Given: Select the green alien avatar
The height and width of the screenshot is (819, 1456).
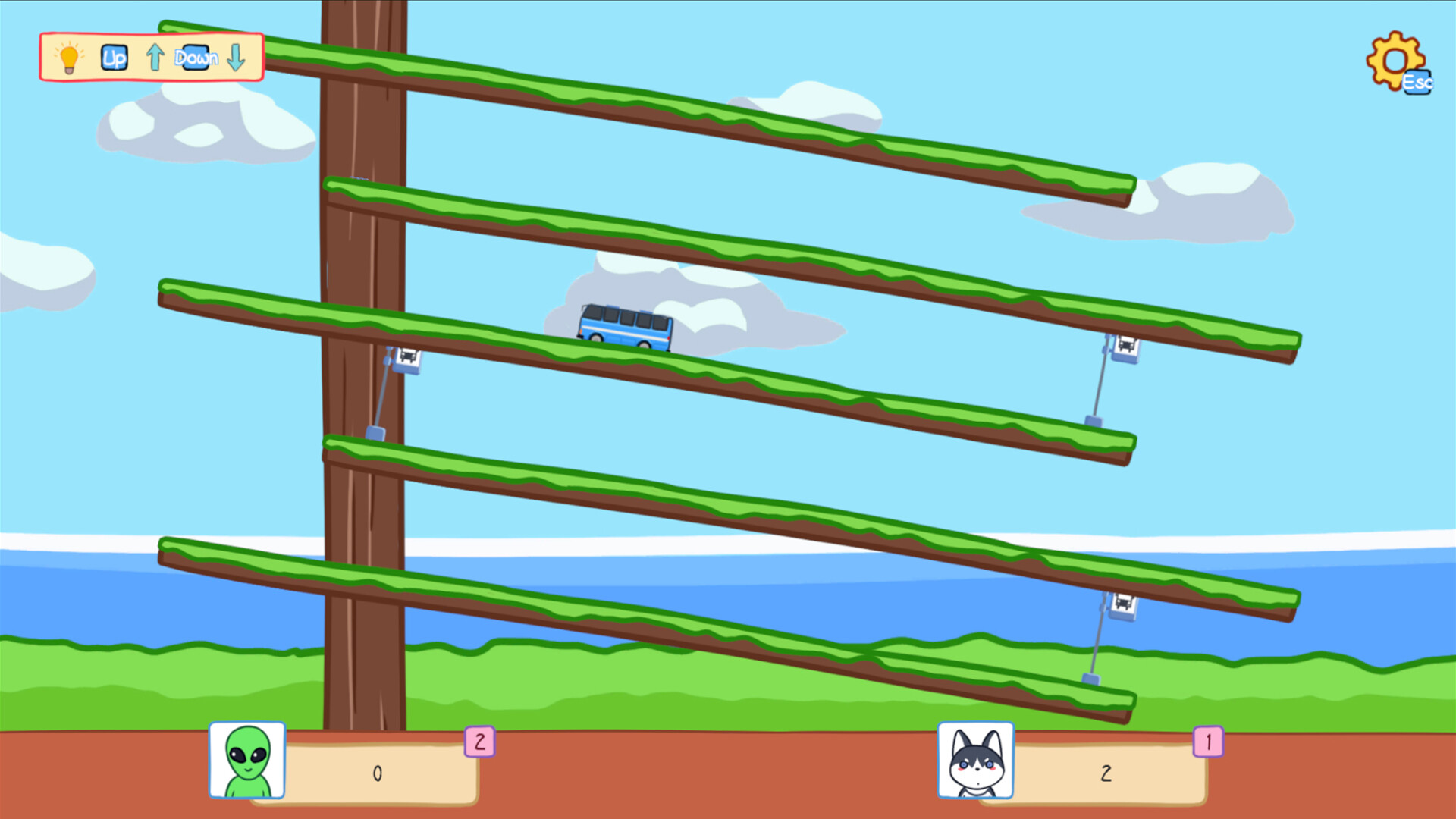Looking at the screenshot, I should (x=246, y=762).
